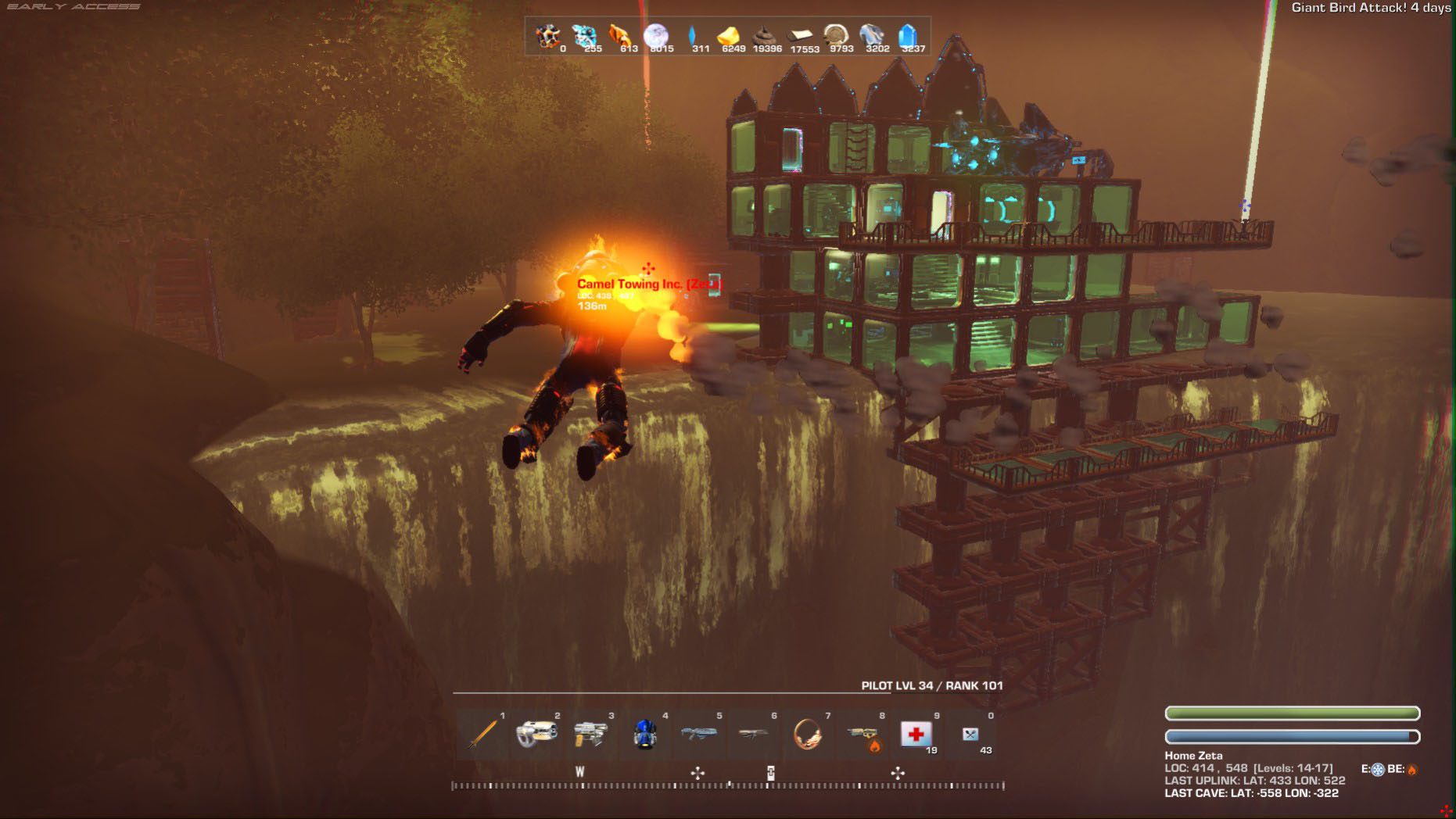1456x819 pixels.
Task: Click the white marker on the compass bar
Action: pyautogui.click(x=770, y=773)
